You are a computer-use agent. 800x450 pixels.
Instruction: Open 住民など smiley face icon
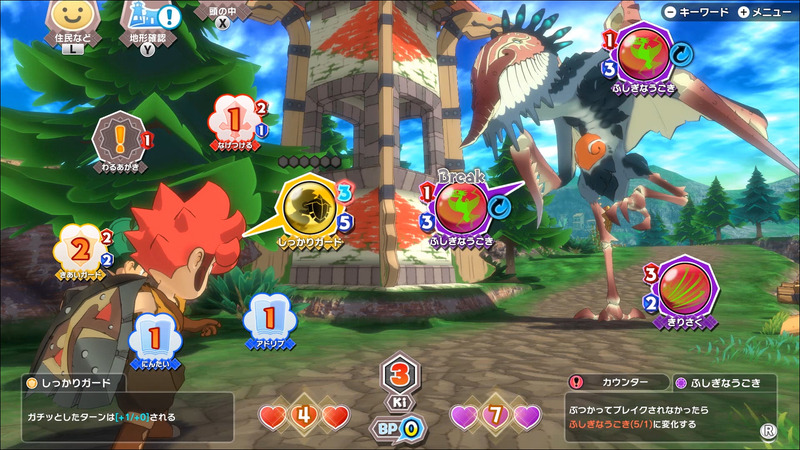(x=71, y=20)
